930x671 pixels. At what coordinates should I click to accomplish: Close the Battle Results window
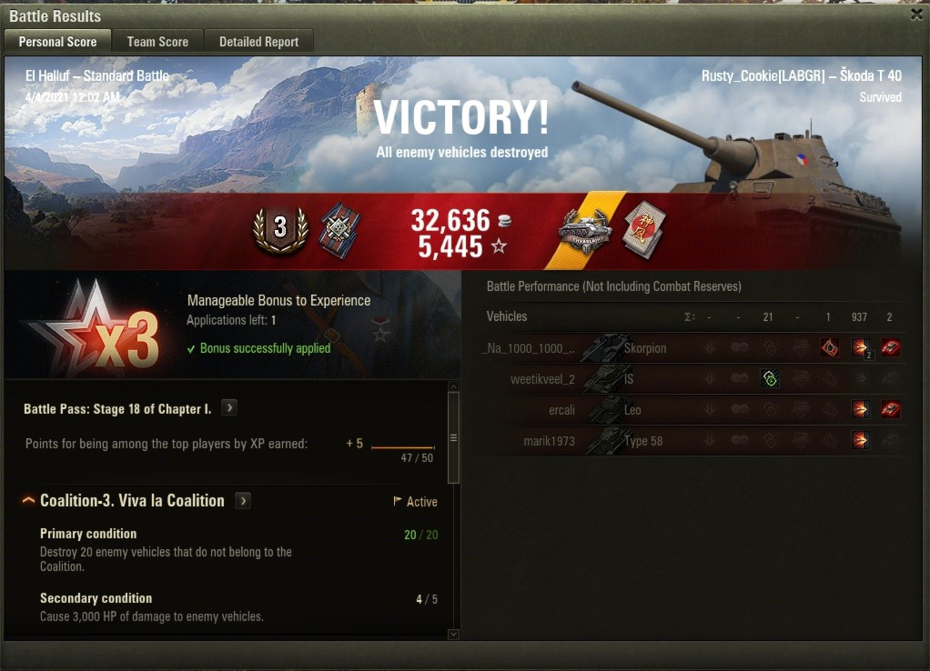coord(916,15)
